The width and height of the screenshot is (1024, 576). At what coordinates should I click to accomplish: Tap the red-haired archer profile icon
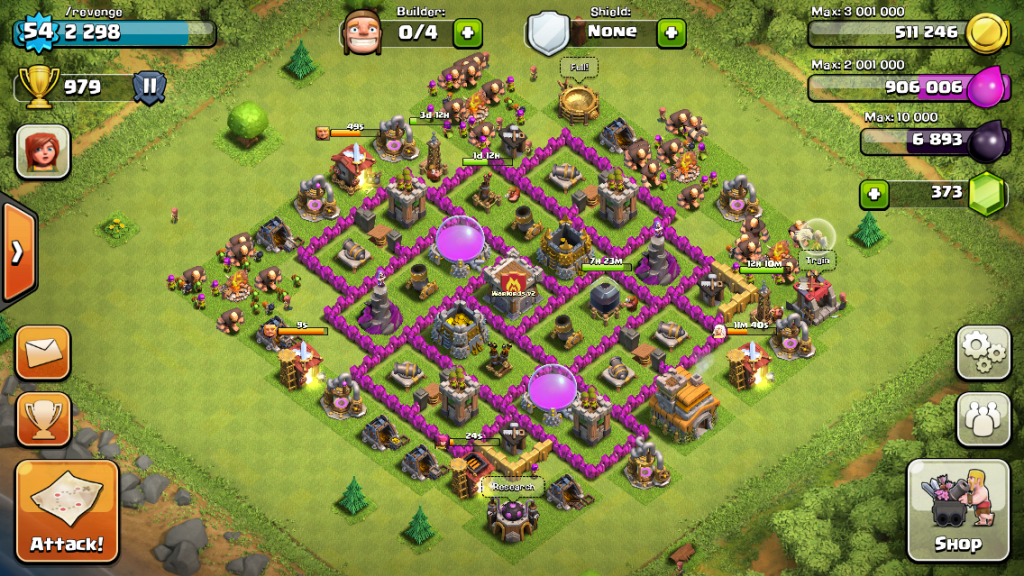[x=43, y=152]
